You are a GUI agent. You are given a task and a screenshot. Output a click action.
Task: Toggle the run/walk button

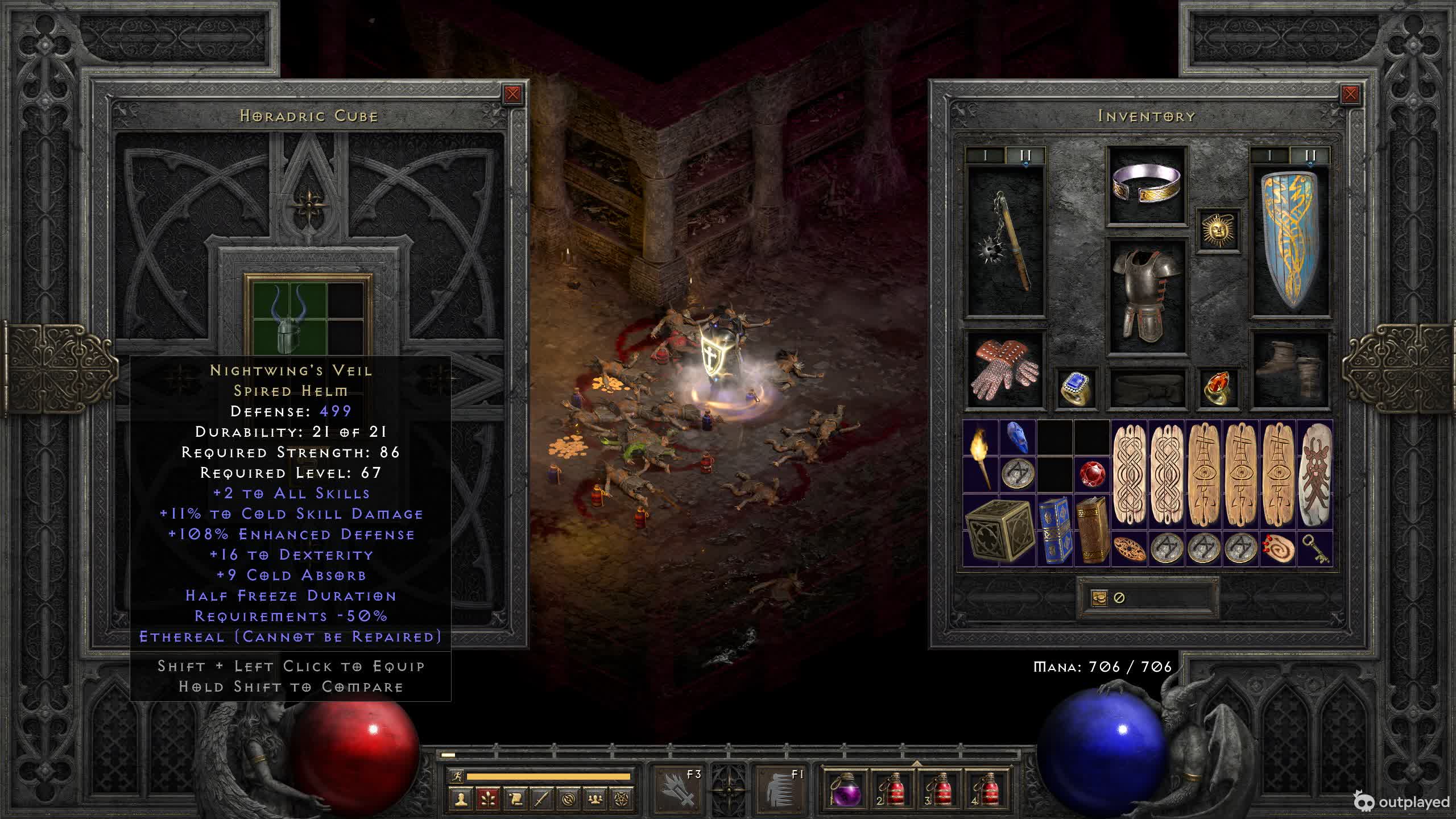pos(456,776)
